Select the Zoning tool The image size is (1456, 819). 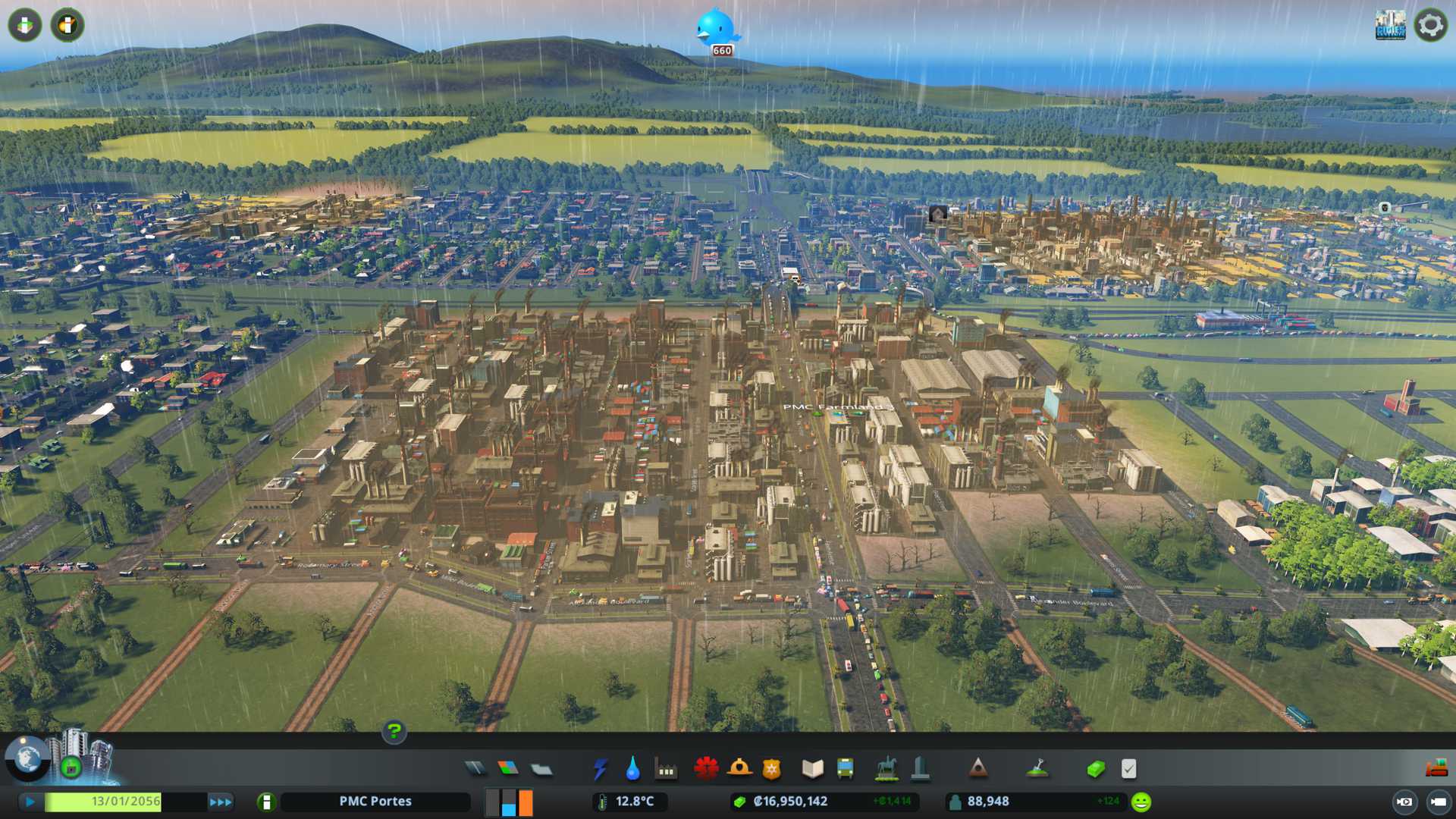[x=508, y=769]
